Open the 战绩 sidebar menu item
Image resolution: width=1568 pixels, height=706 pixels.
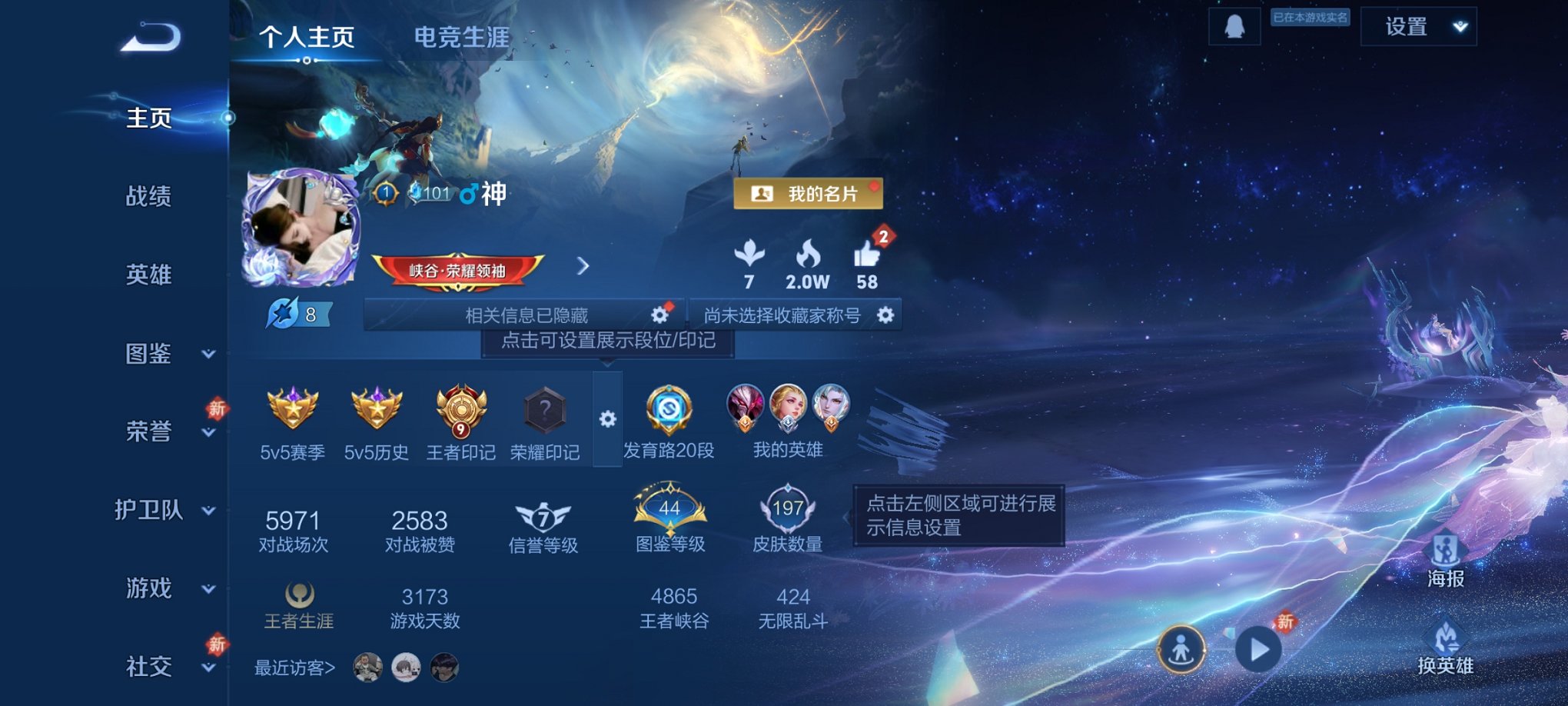point(150,198)
